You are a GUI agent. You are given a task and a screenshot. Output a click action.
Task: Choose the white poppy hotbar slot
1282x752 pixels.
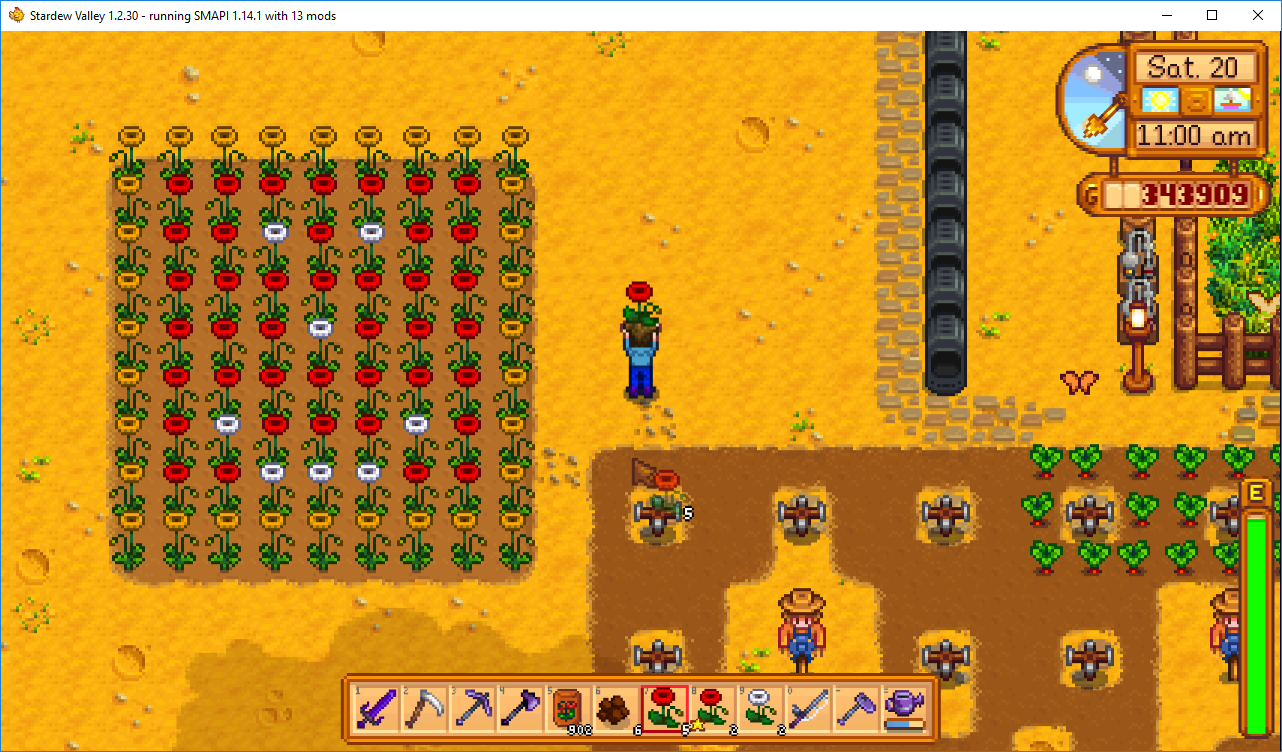click(x=759, y=709)
